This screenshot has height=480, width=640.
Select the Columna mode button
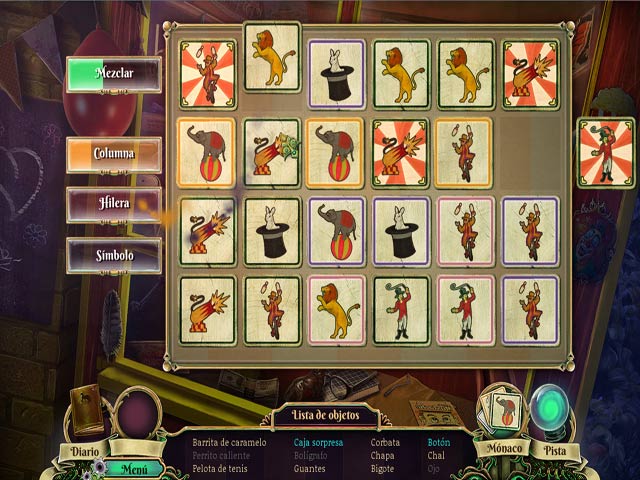tap(113, 154)
